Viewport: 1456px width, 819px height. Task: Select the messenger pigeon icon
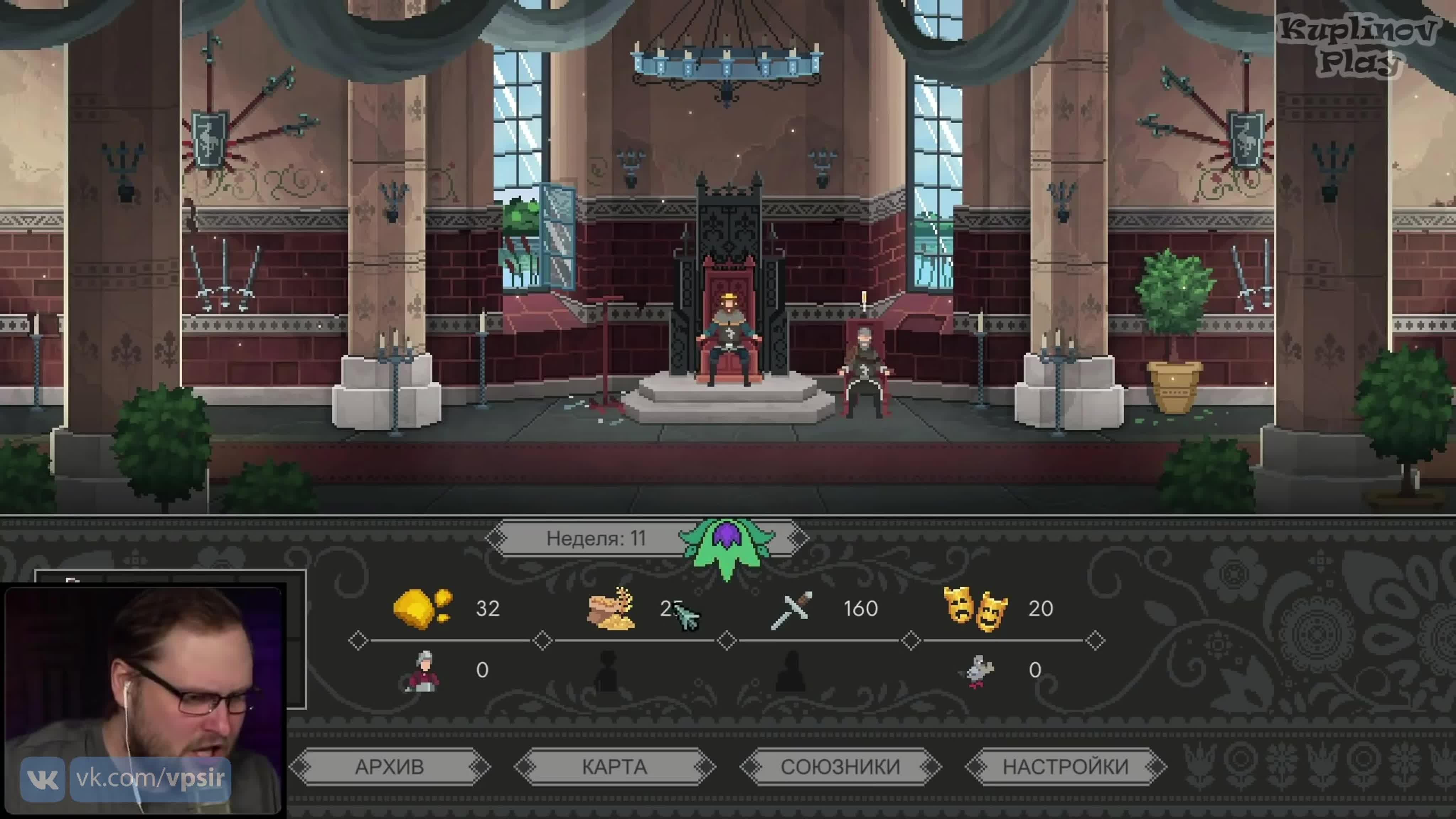977,671
